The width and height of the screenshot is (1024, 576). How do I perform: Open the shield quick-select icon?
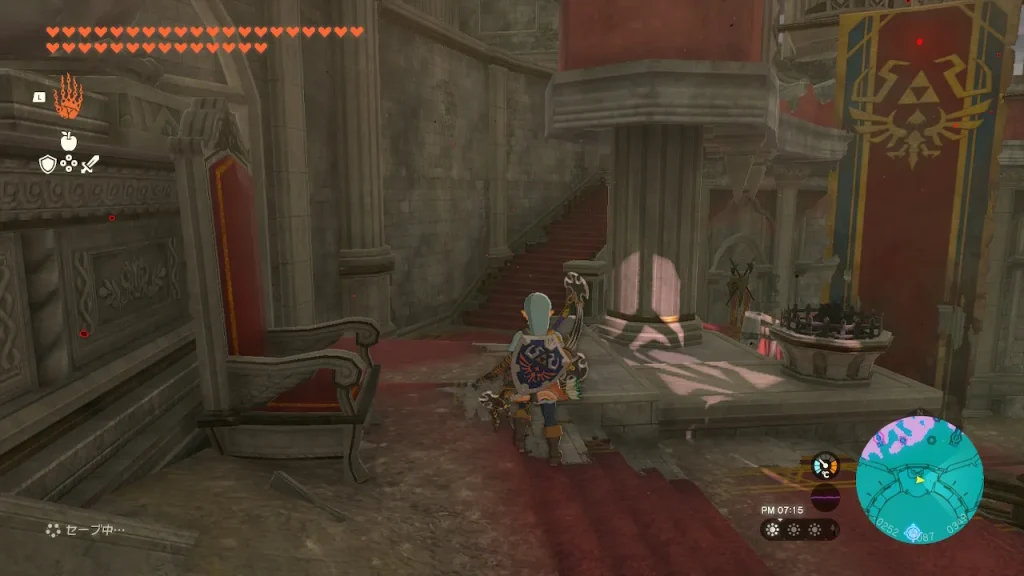click(x=47, y=164)
